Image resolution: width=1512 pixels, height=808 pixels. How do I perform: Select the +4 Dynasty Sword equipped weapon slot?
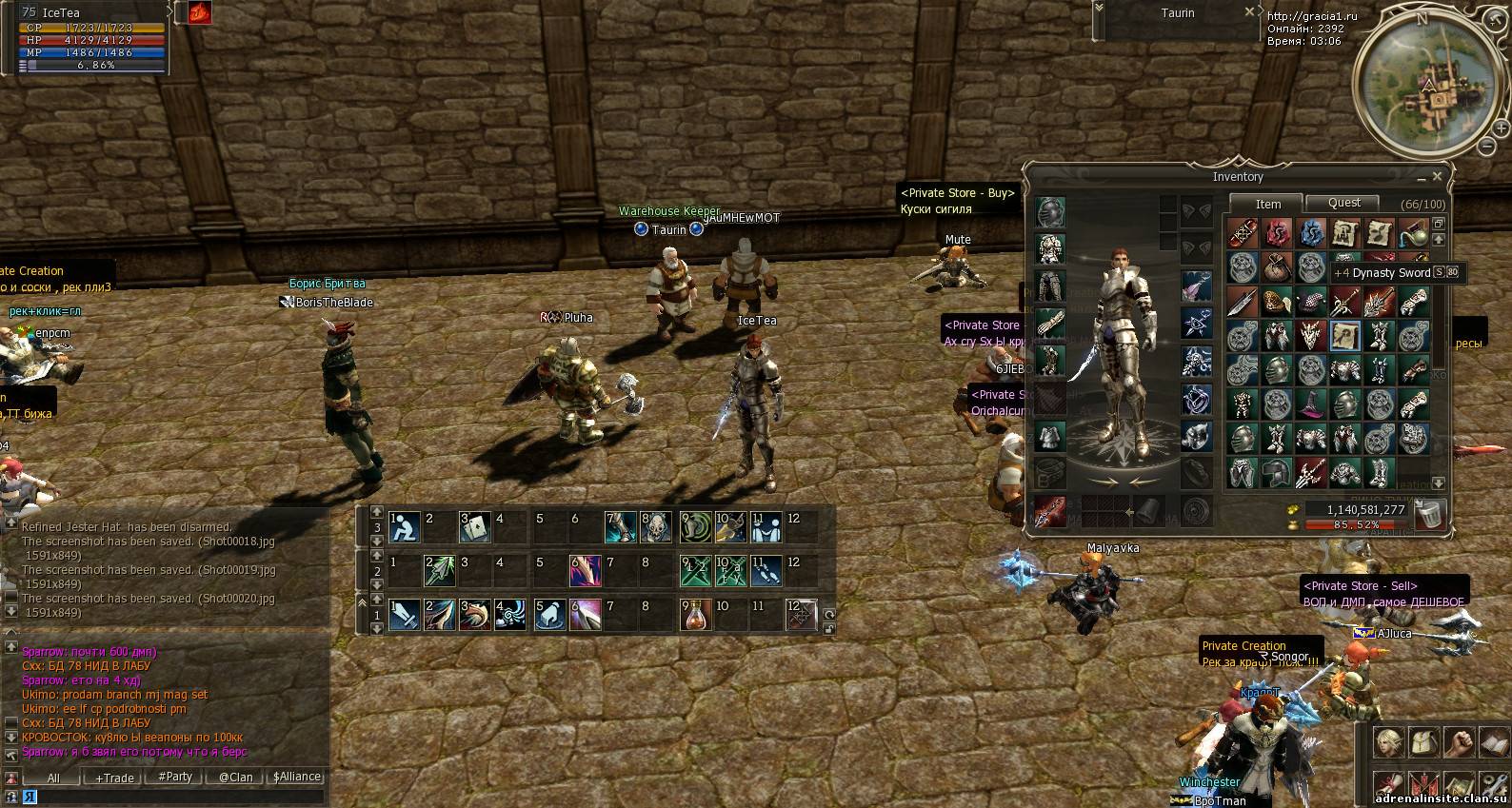coord(1050,511)
